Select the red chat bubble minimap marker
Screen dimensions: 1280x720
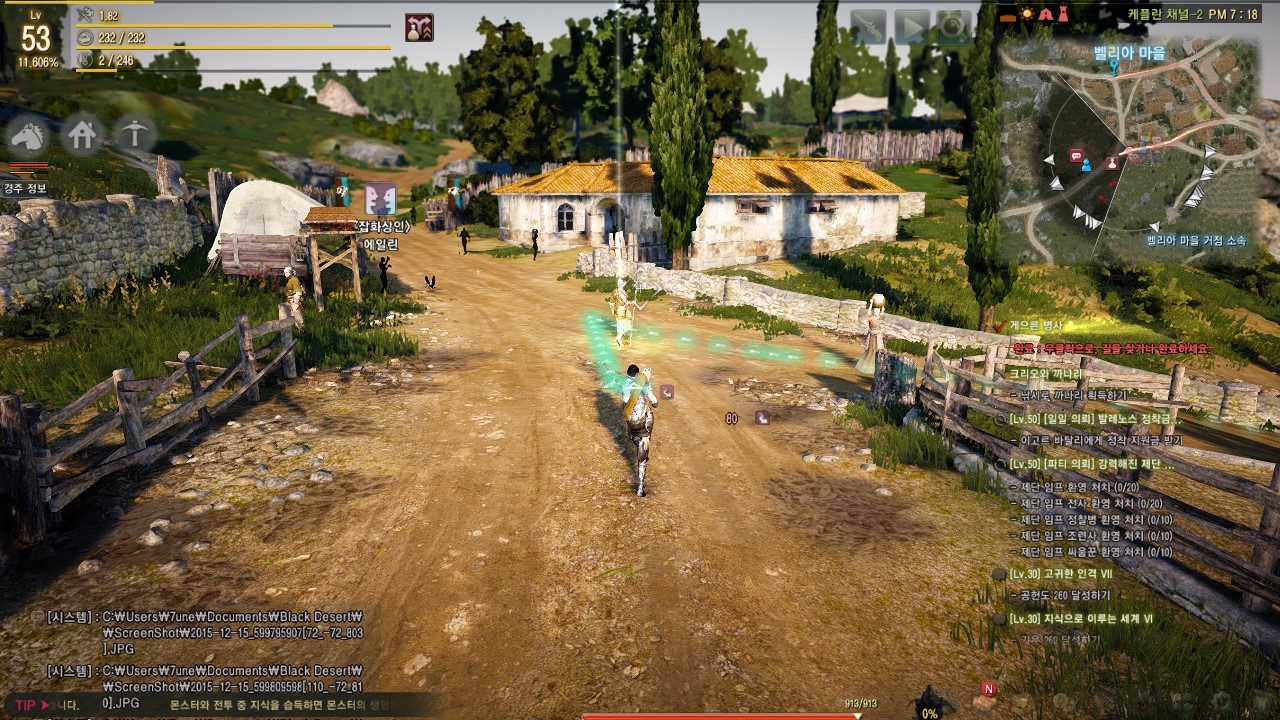[x=1076, y=156]
